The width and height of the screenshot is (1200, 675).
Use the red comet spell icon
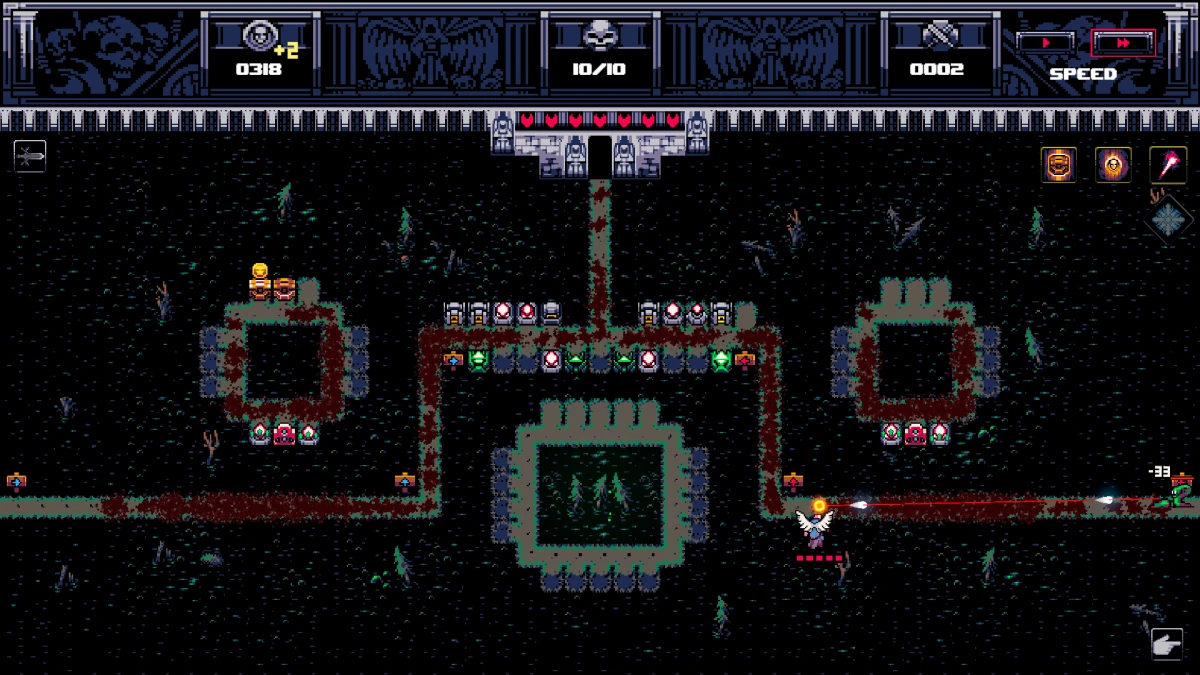(1167, 164)
